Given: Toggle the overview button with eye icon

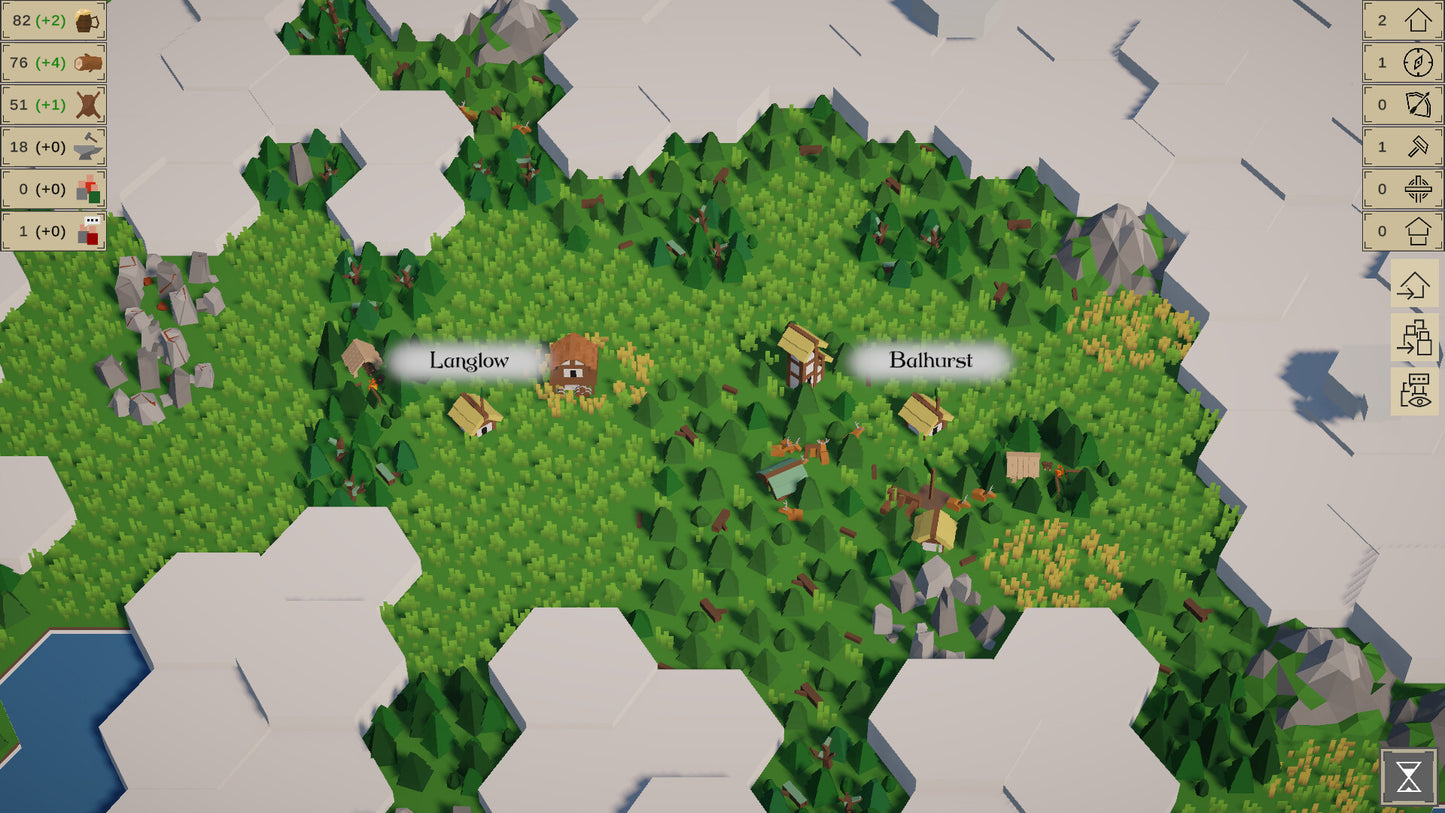Looking at the screenshot, I should pyautogui.click(x=1414, y=391).
